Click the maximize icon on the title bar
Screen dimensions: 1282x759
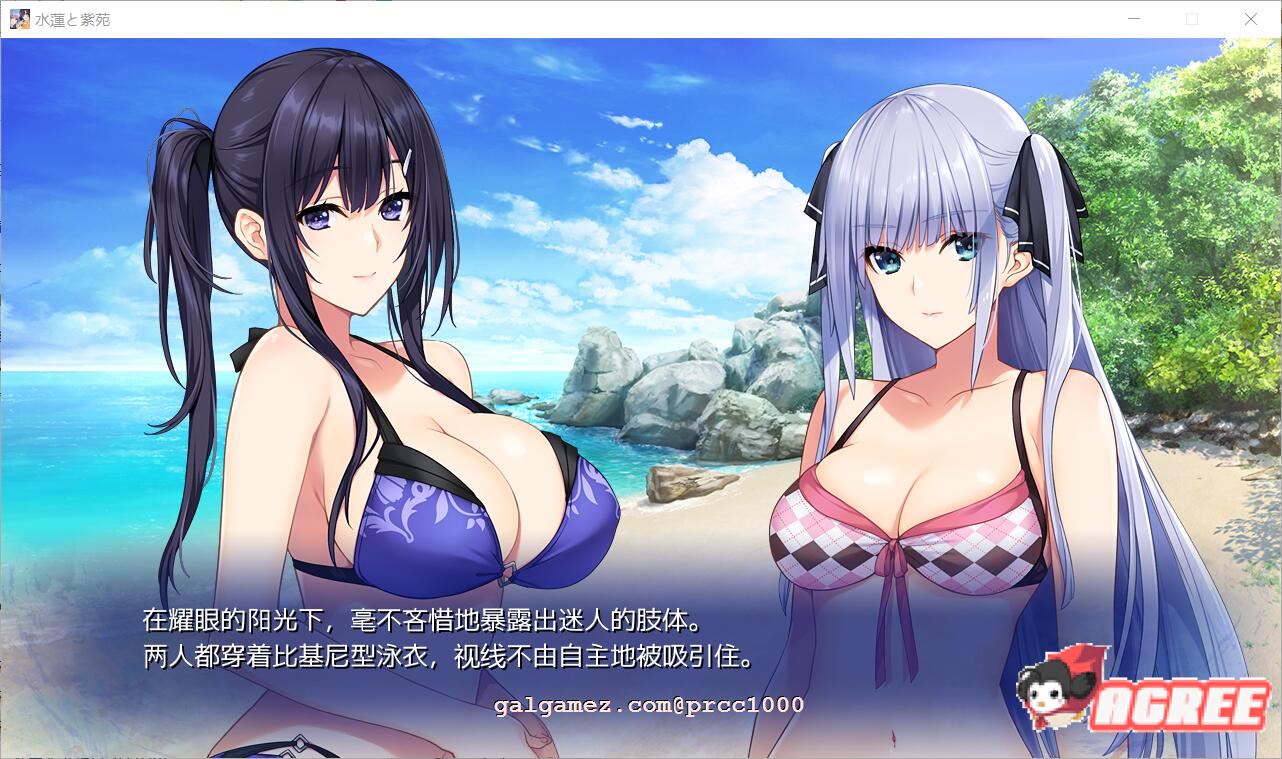1191,19
